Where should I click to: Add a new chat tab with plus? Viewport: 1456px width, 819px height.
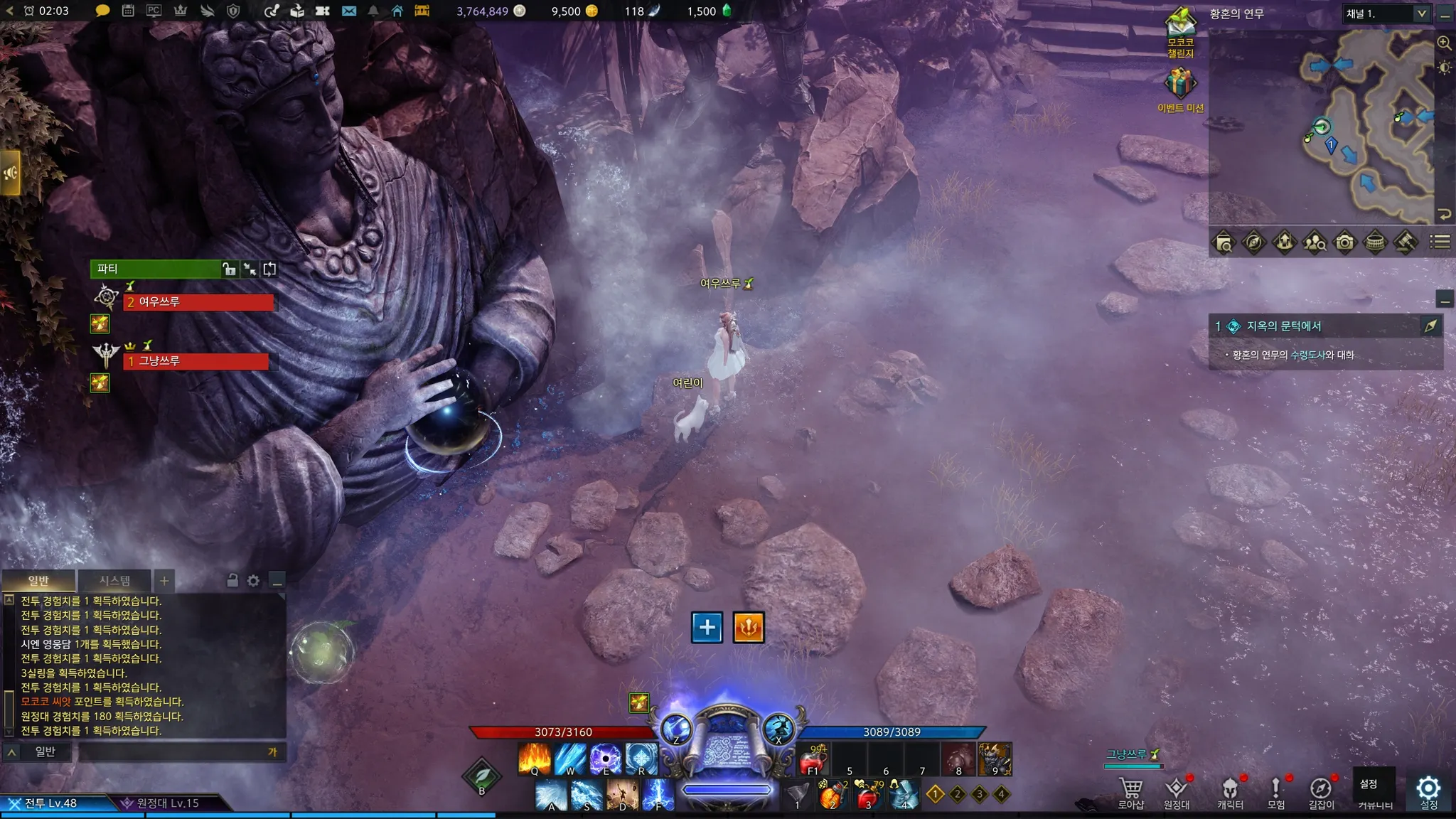point(164,581)
